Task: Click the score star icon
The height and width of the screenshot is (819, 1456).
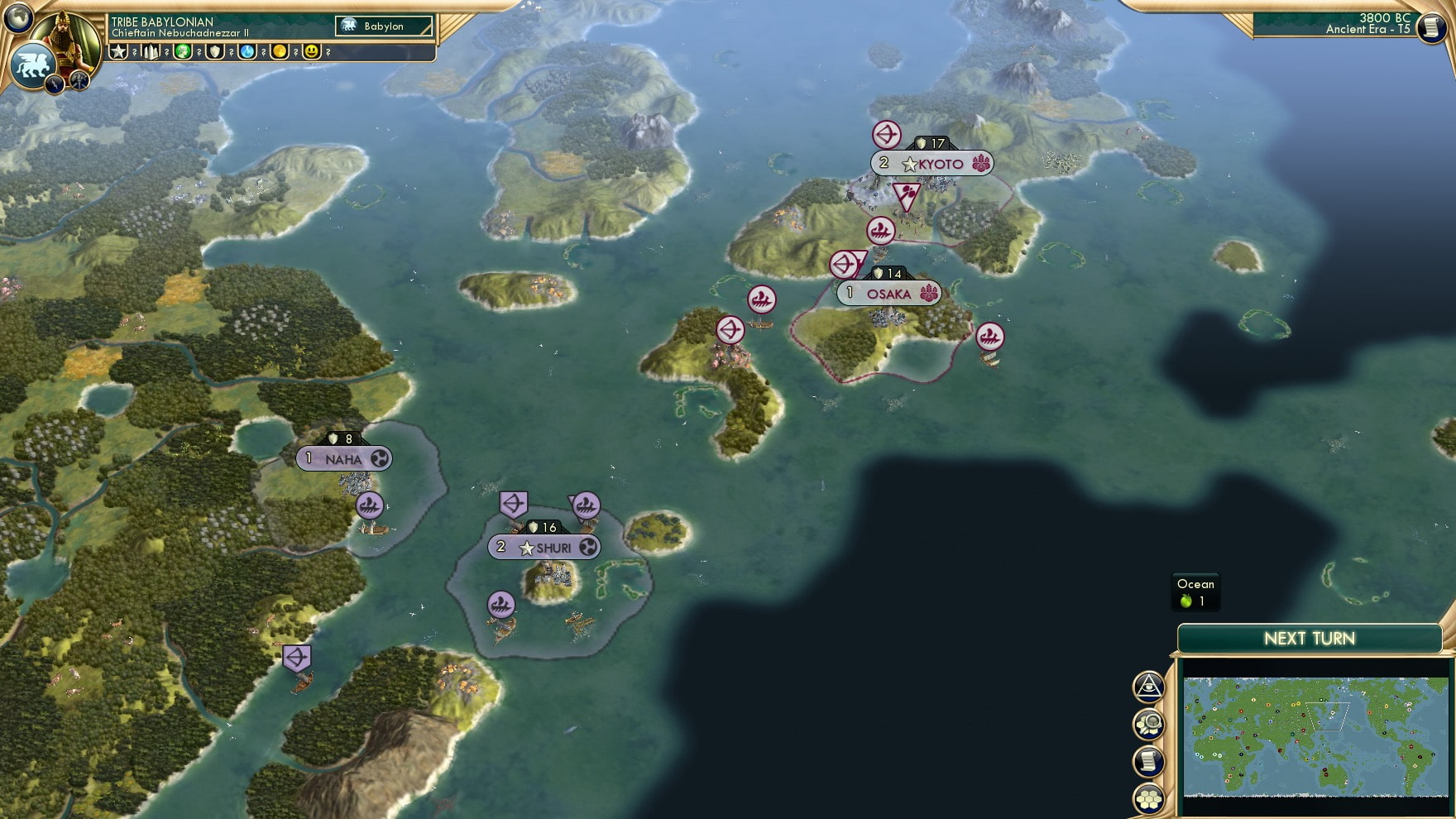Action: click(117, 53)
